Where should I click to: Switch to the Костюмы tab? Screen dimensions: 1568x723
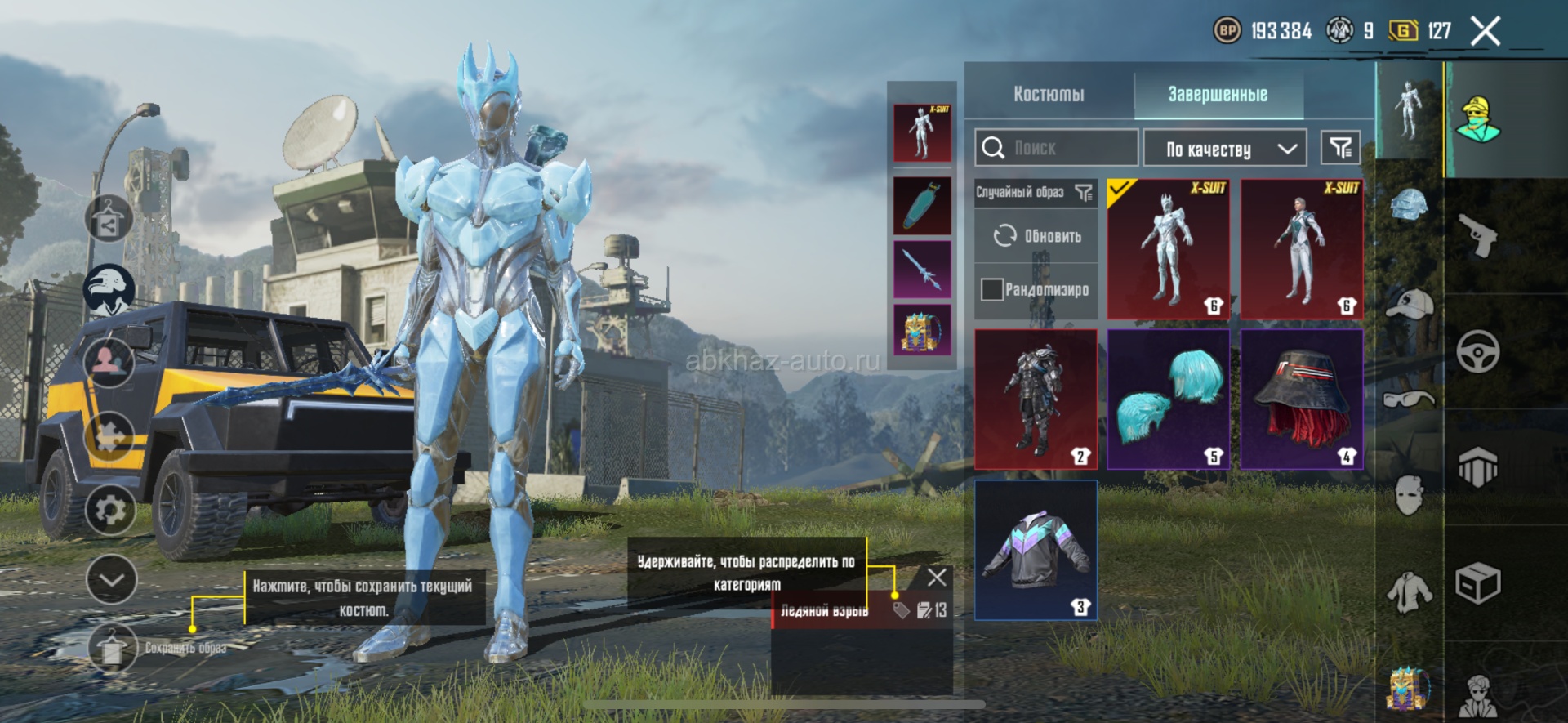(1049, 94)
